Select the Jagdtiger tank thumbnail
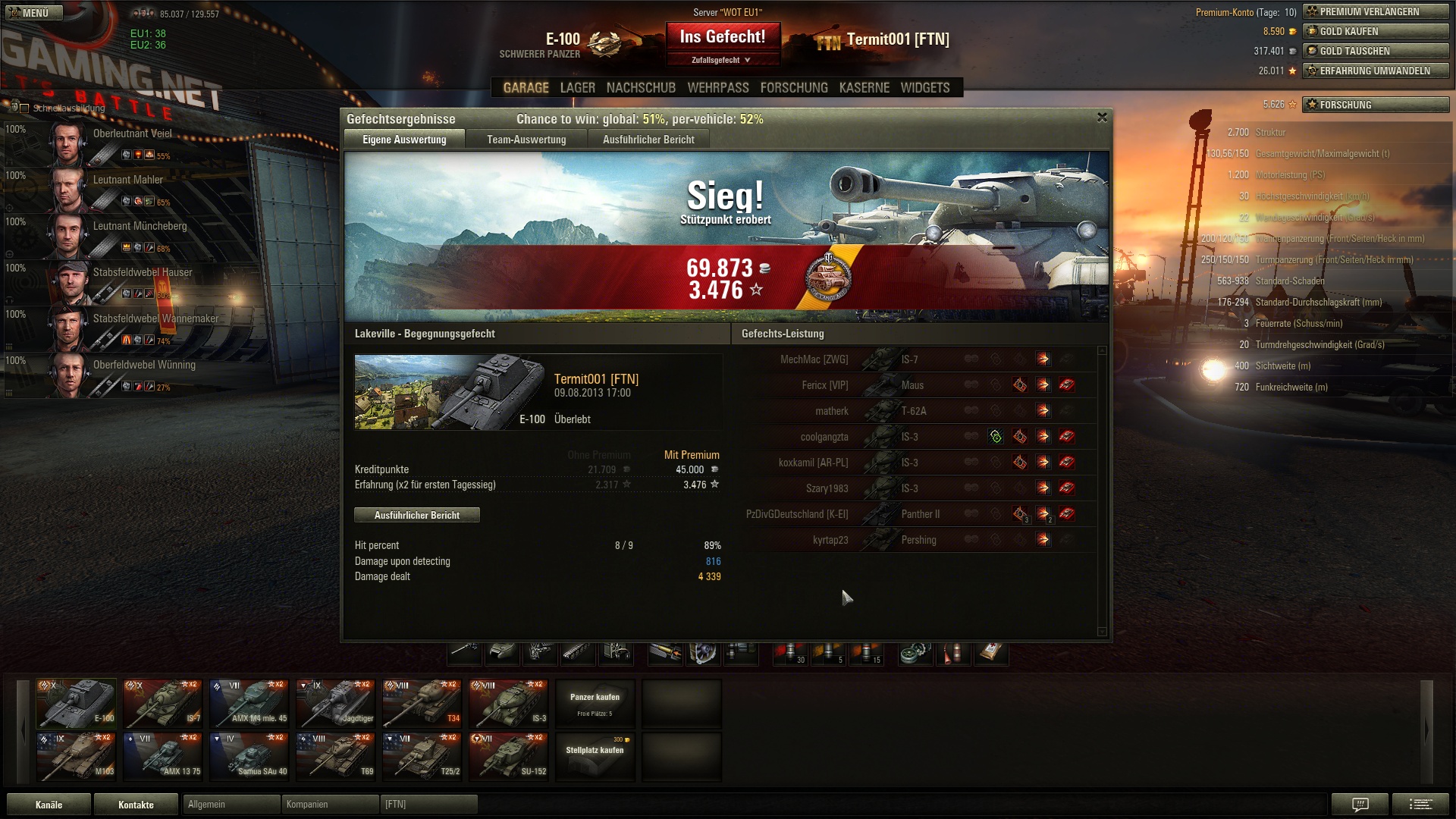The width and height of the screenshot is (1456, 819). coord(336,703)
